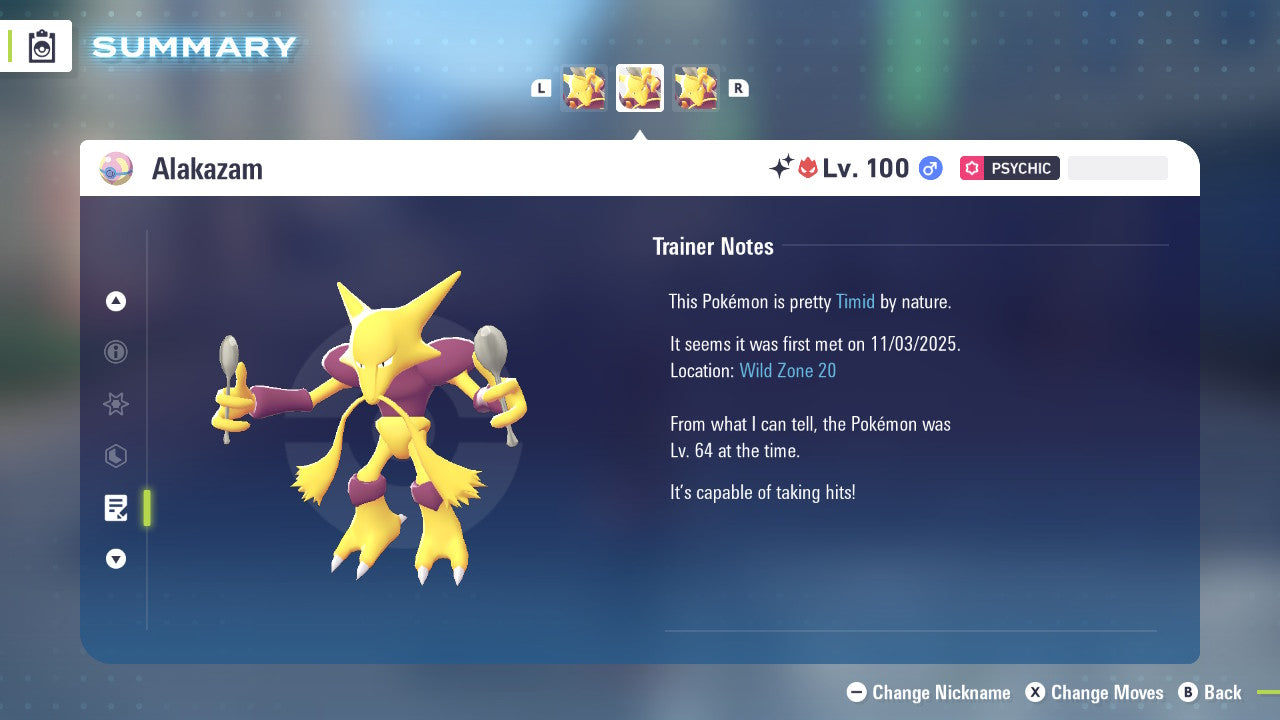
Task: Click the shiny sparkles icon near Lv. 100
Action: pyautogui.click(x=783, y=168)
